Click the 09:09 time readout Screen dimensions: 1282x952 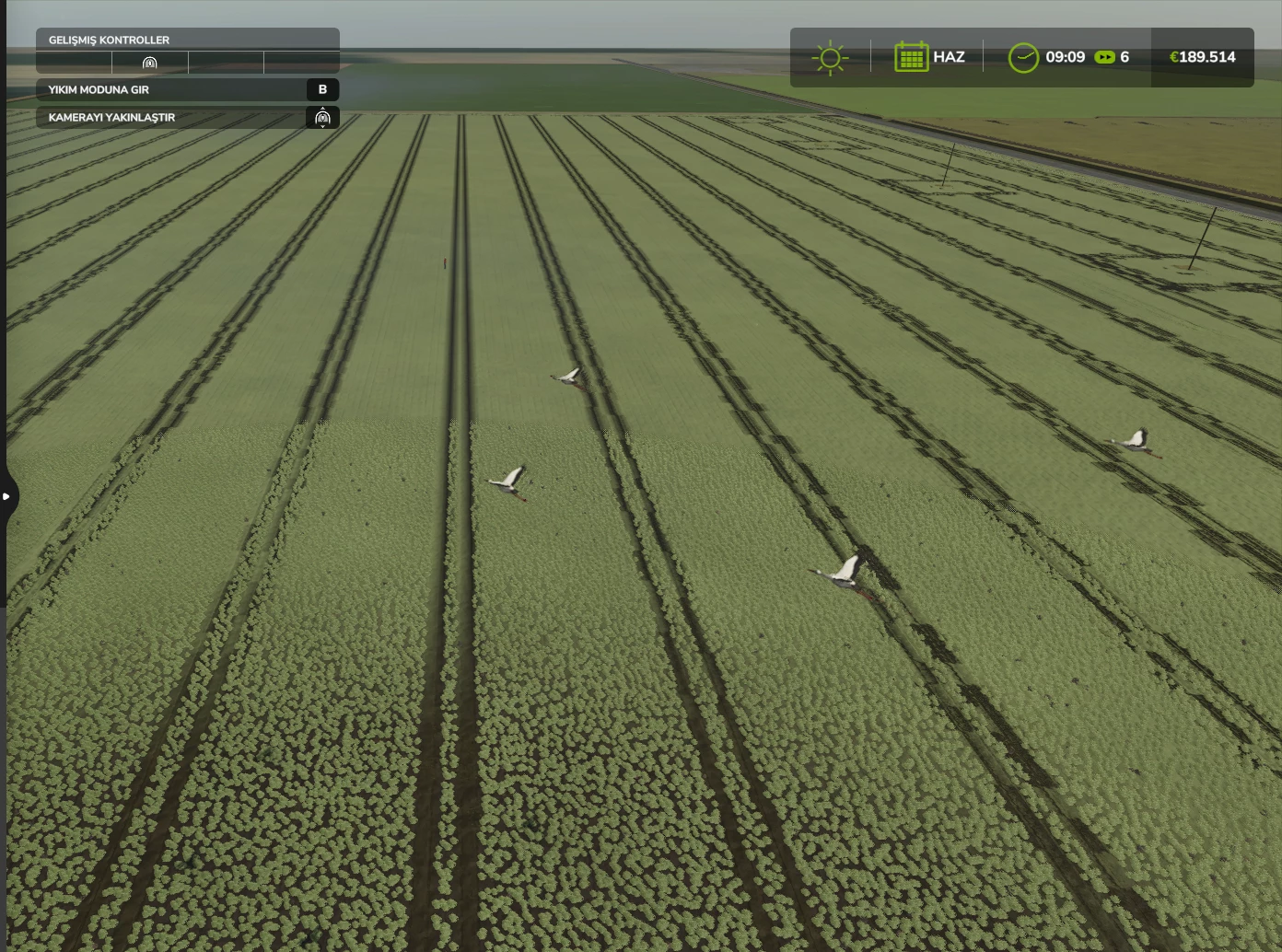click(1066, 57)
